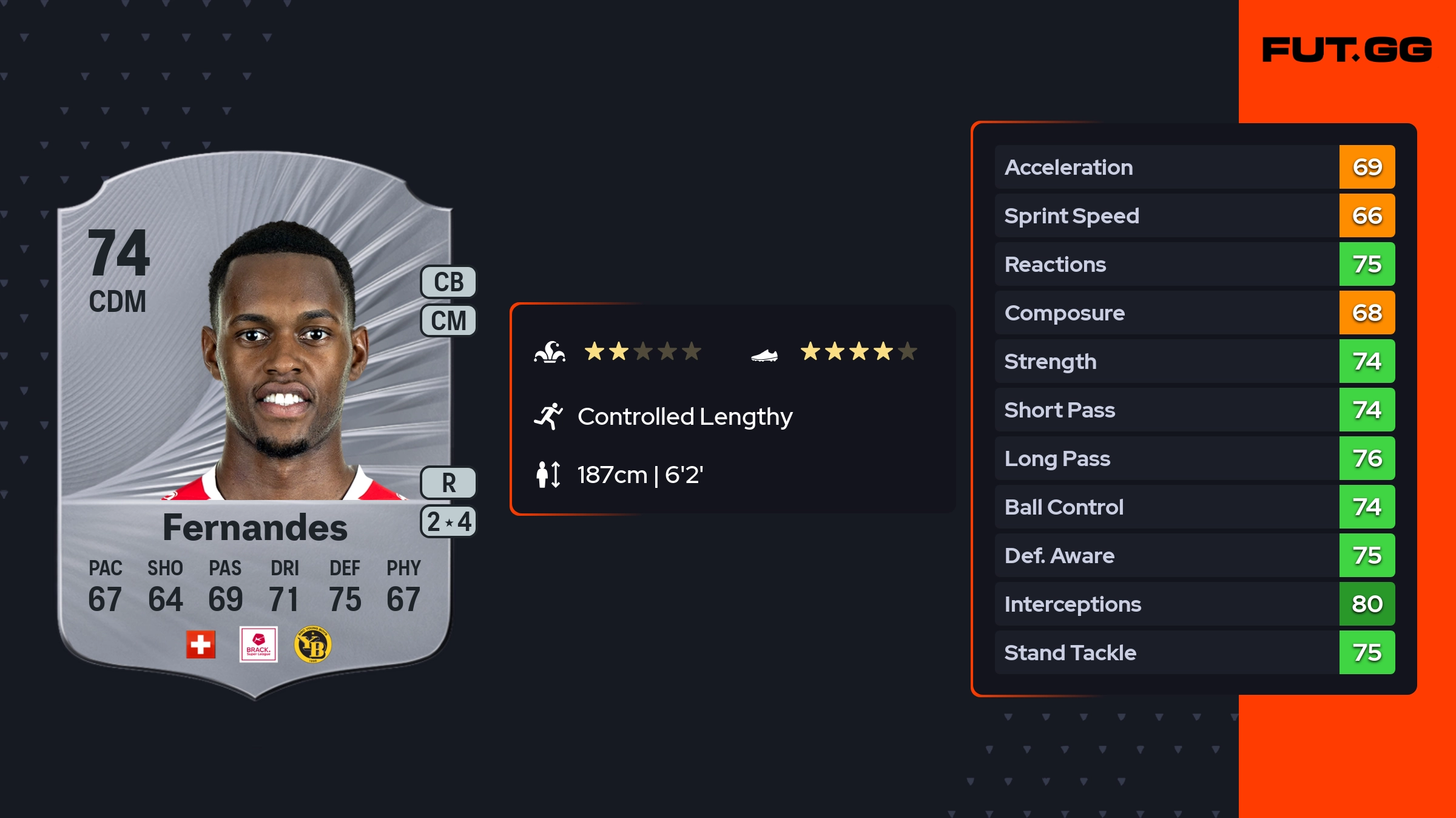
Task: Select the Reactions stat row
Action: coord(1194,264)
